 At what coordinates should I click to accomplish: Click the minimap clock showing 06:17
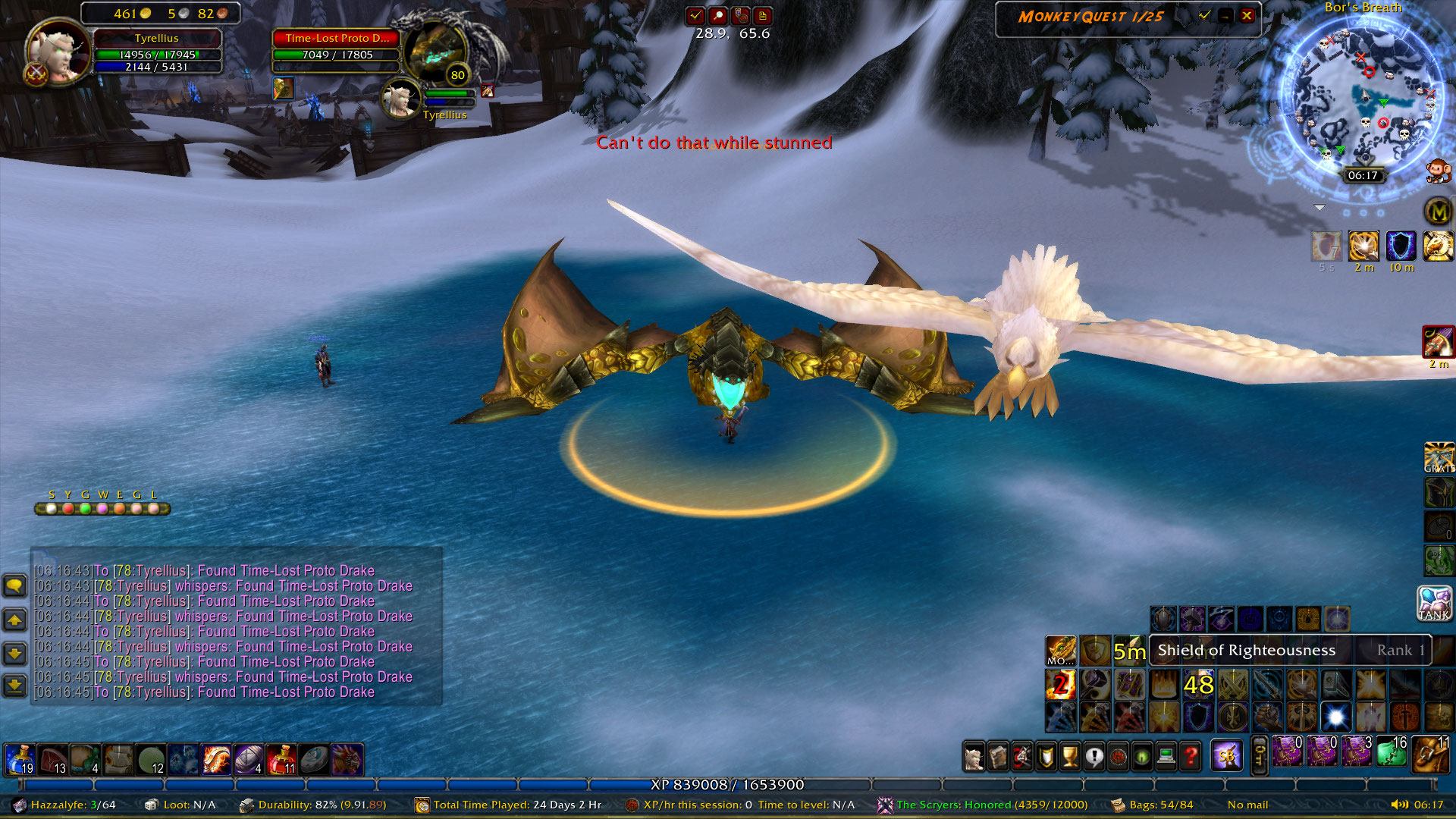(x=1363, y=175)
